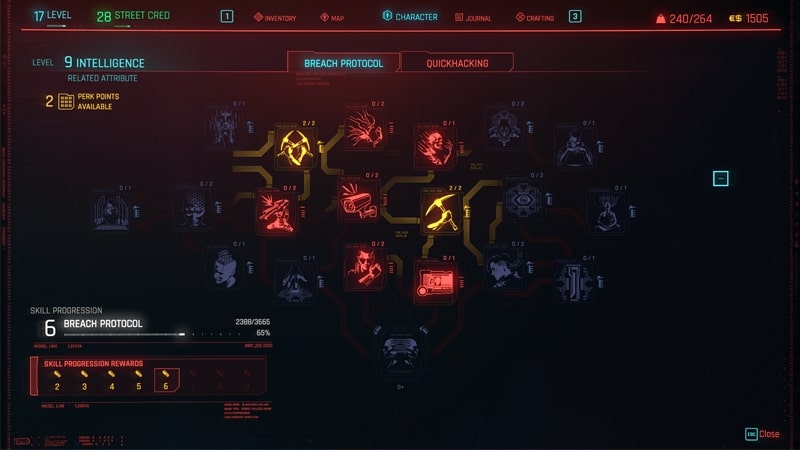Screen dimensions: 800x450
Task: Select the Breach Protocol tab
Action: pos(343,63)
